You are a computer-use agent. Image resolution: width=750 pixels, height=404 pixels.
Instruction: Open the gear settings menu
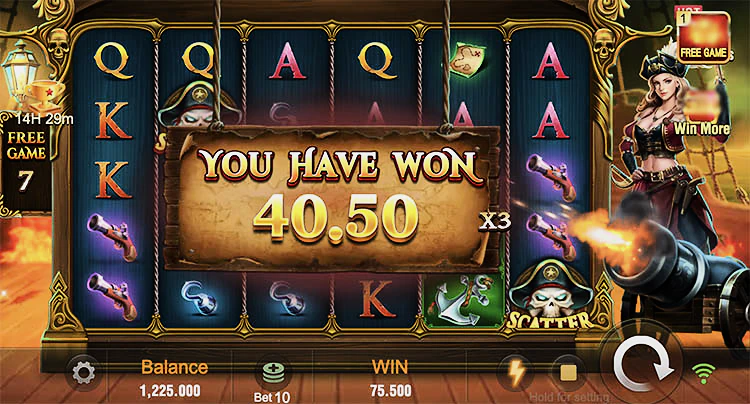(83, 373)
